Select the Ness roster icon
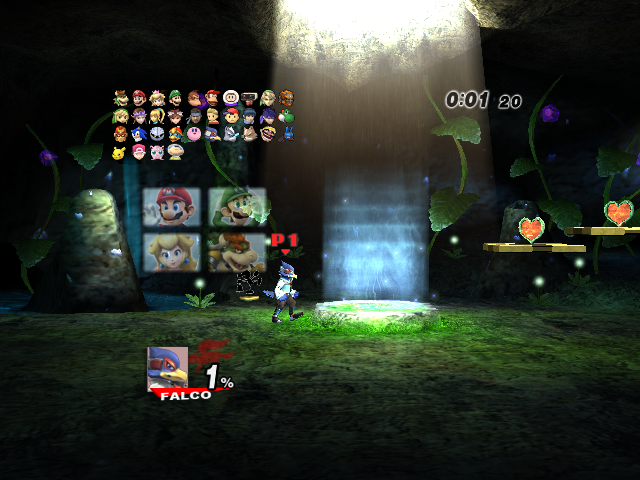640x480 pixels. point(231,116)
